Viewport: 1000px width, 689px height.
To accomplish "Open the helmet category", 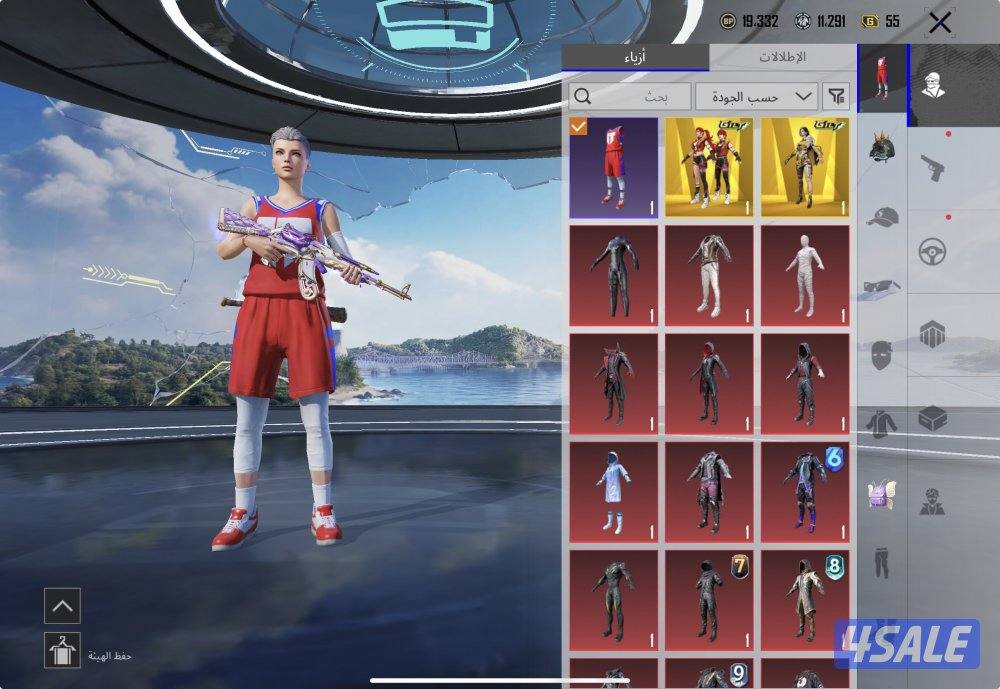I will [882, 149].
